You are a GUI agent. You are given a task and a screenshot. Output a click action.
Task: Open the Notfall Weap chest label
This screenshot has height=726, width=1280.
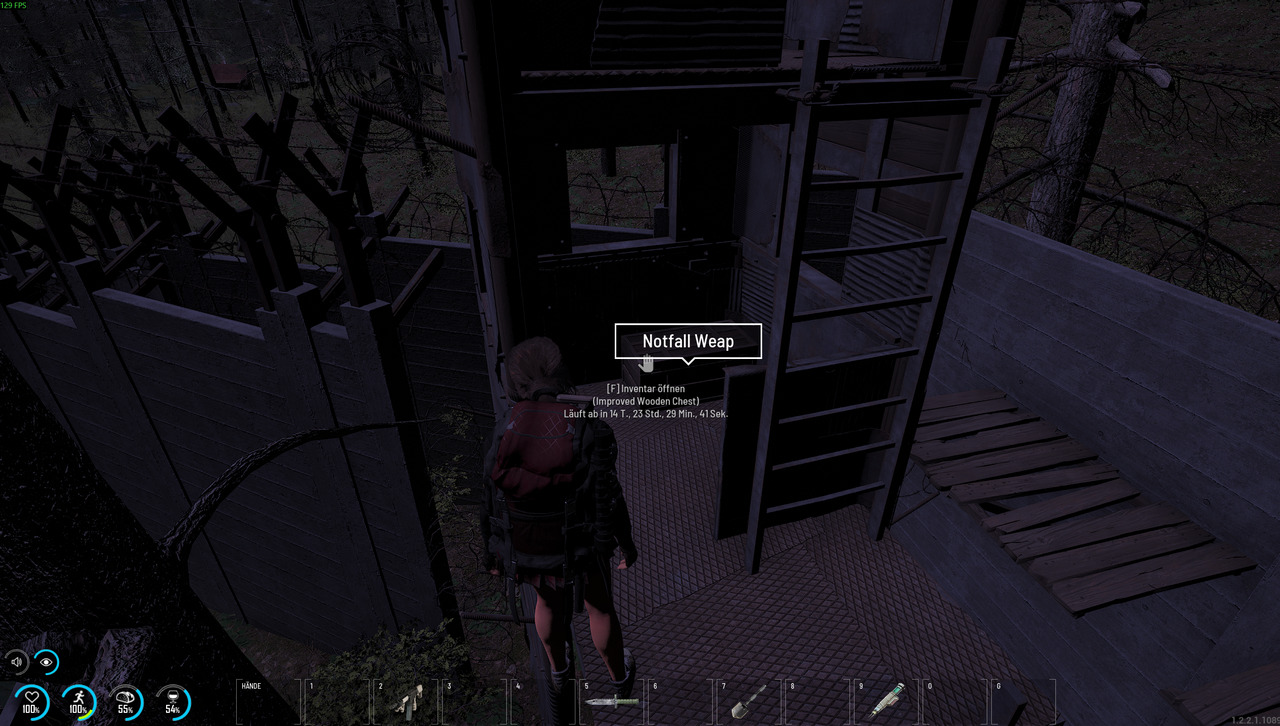(688, 341)
